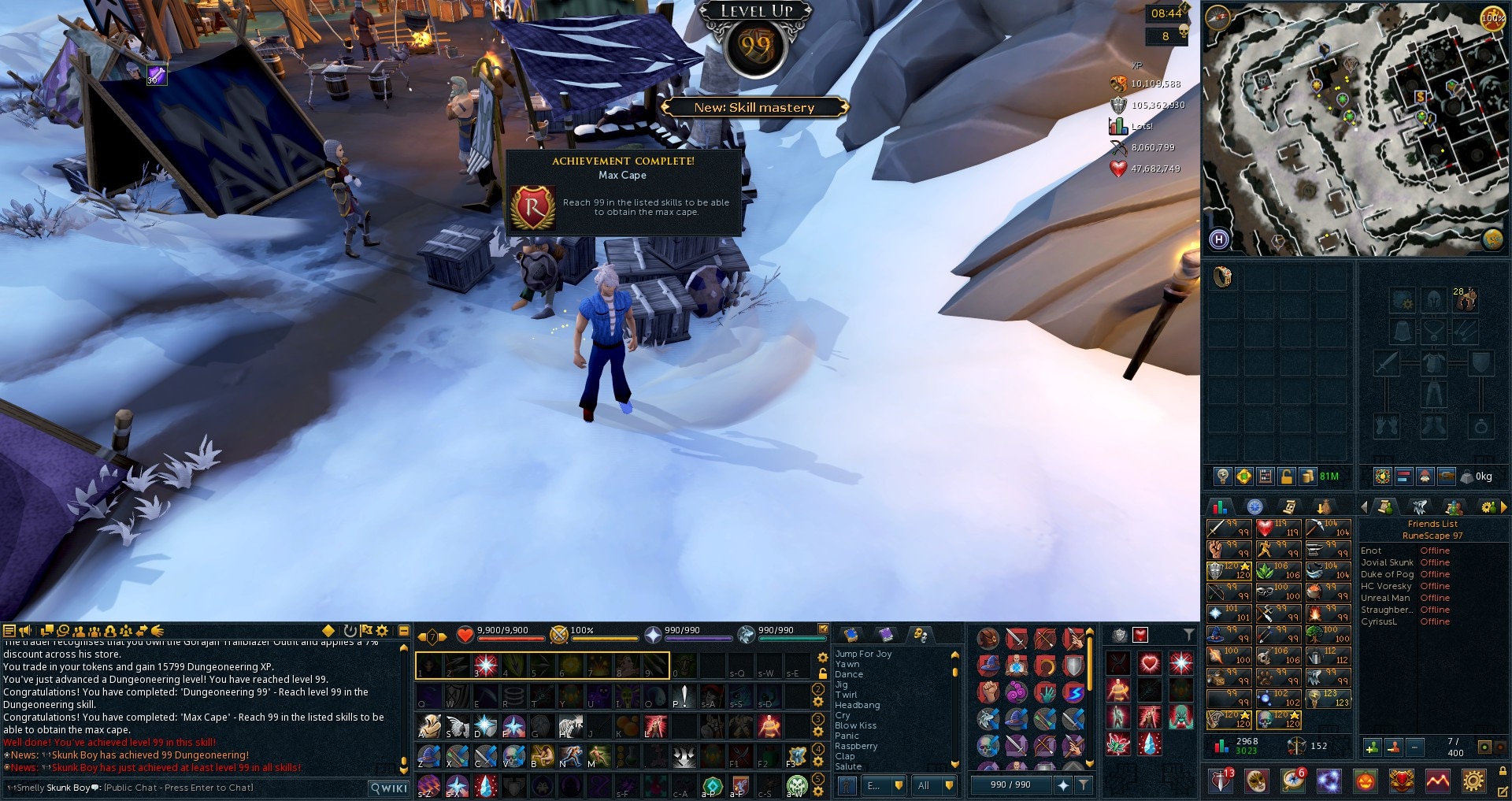
Task: Click the Add Friend green plus button
Action: [1372, 747]
